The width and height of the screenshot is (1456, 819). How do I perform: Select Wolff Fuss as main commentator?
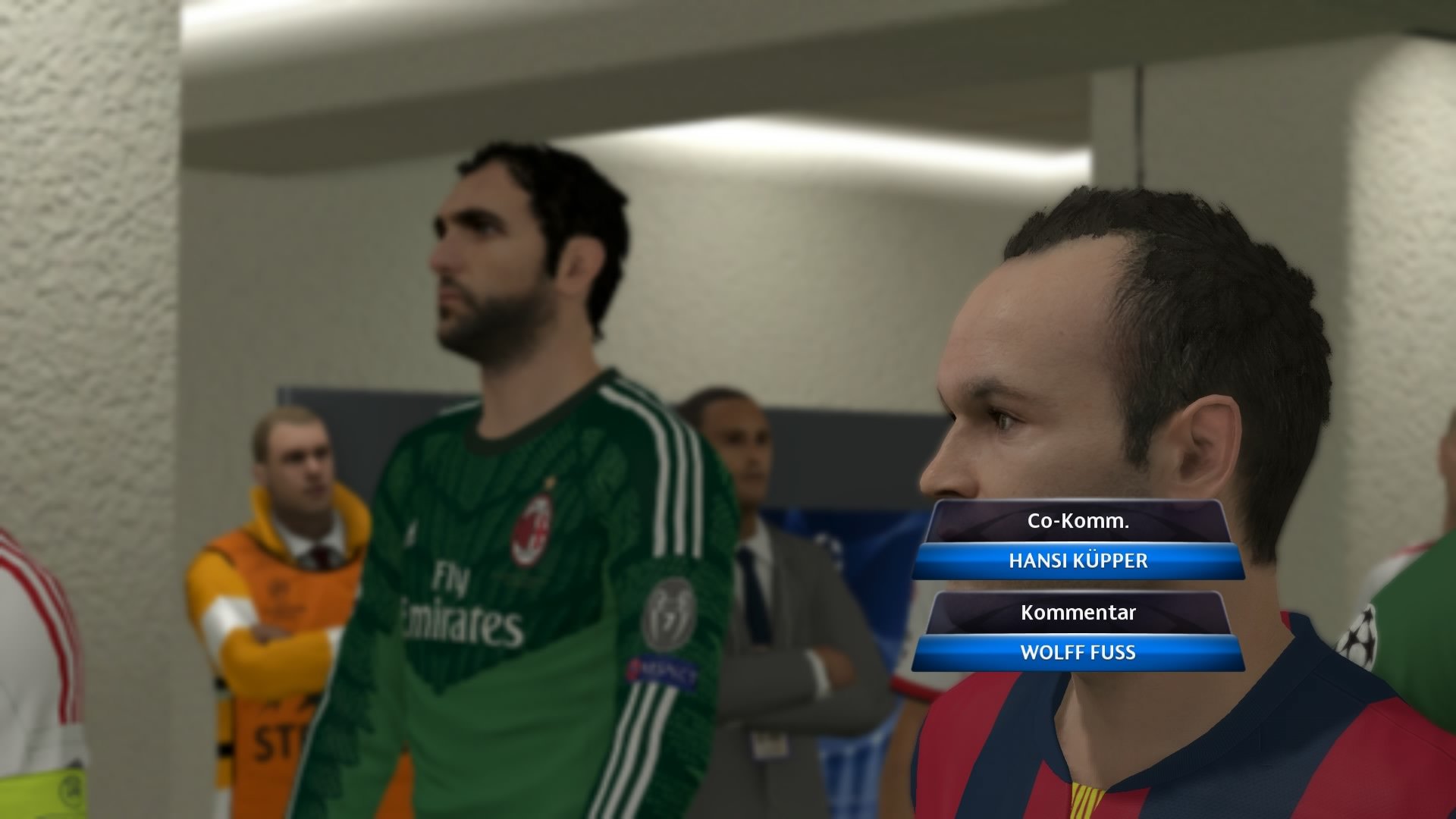[1077, 651]
